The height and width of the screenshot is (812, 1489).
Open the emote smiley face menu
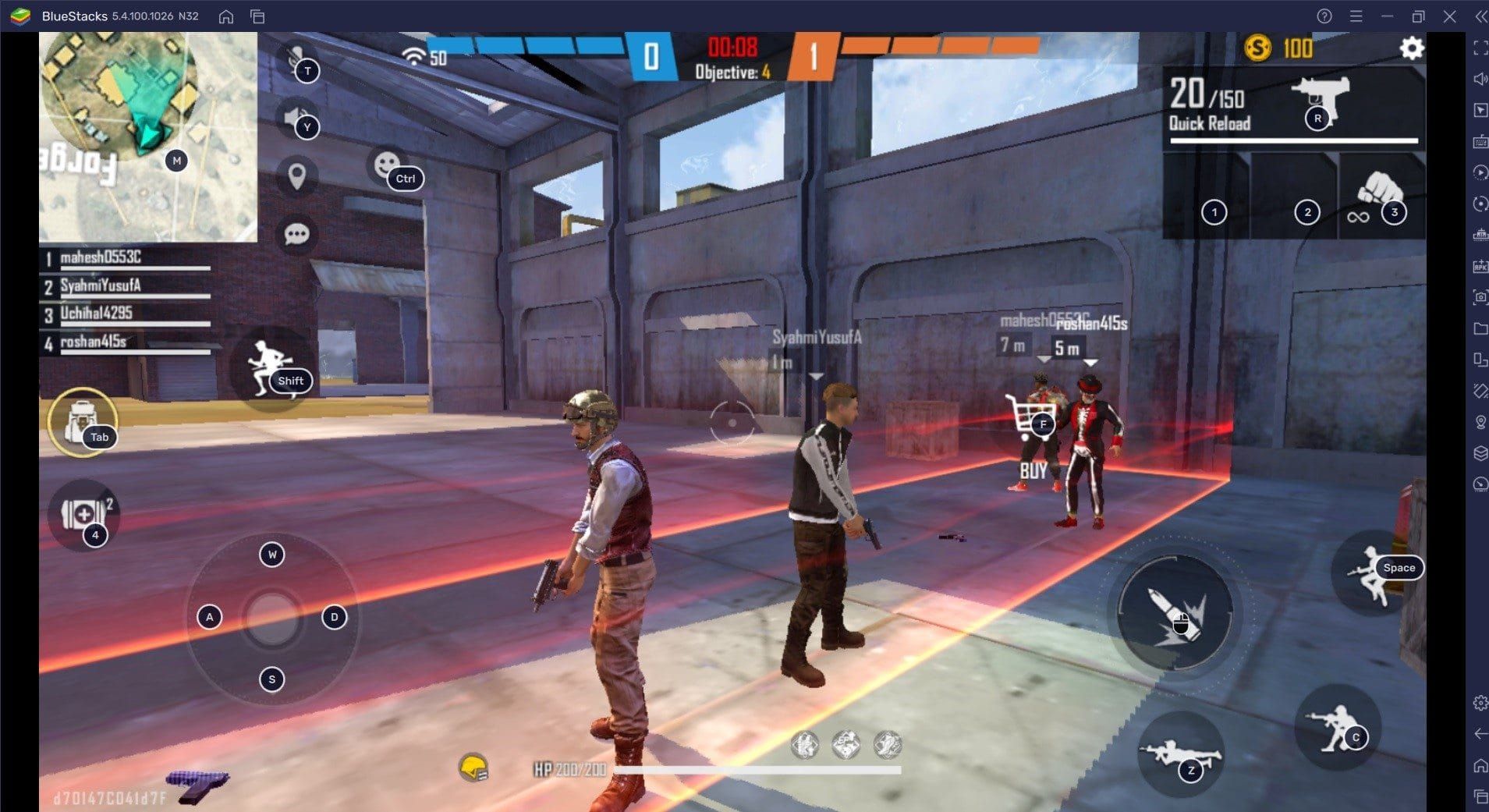[x=387, y=165]
